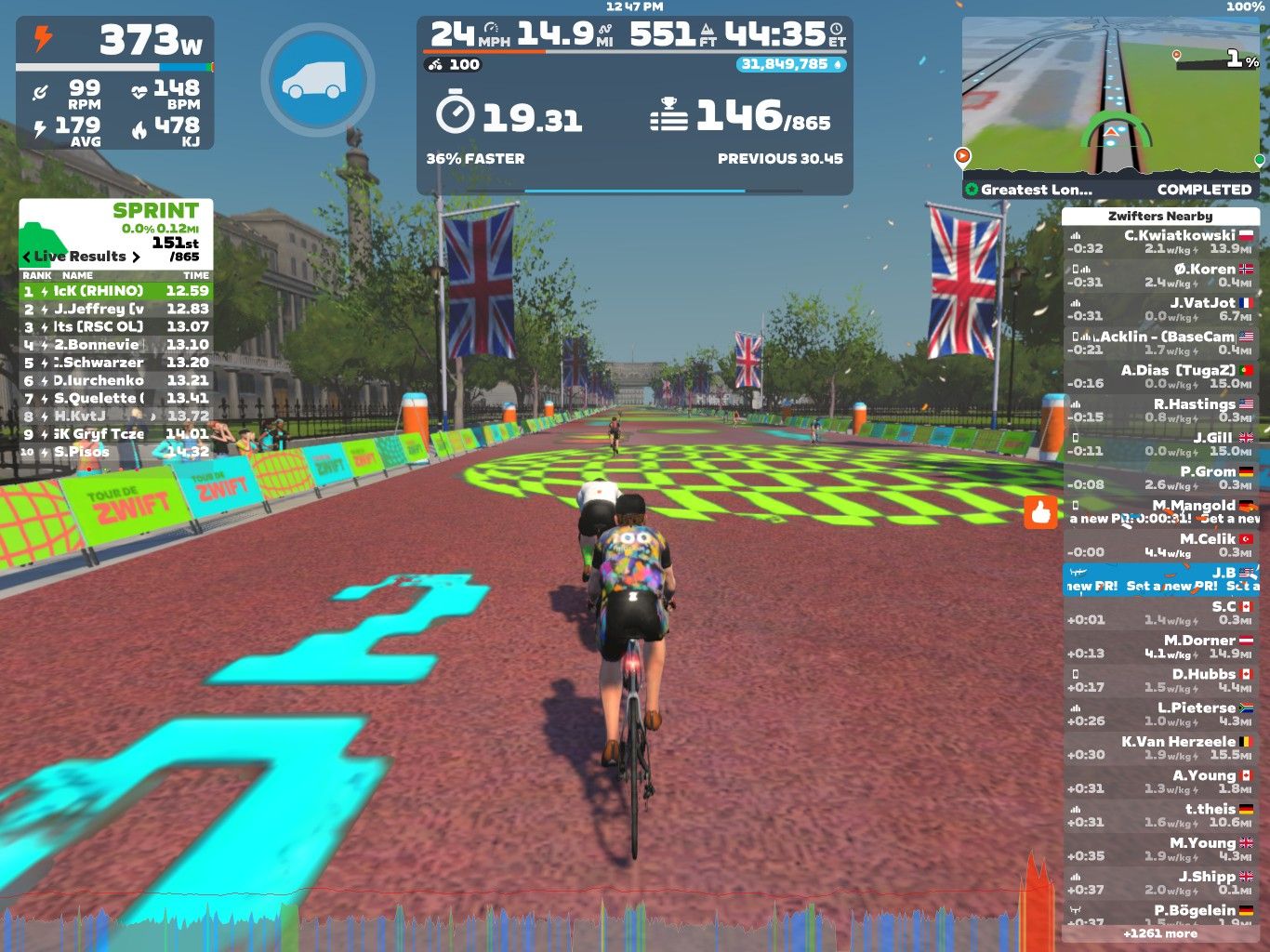Screen dimensions: 1270x952
Task: Go to the previous Live Results page arrow
Action: point(27,257)
